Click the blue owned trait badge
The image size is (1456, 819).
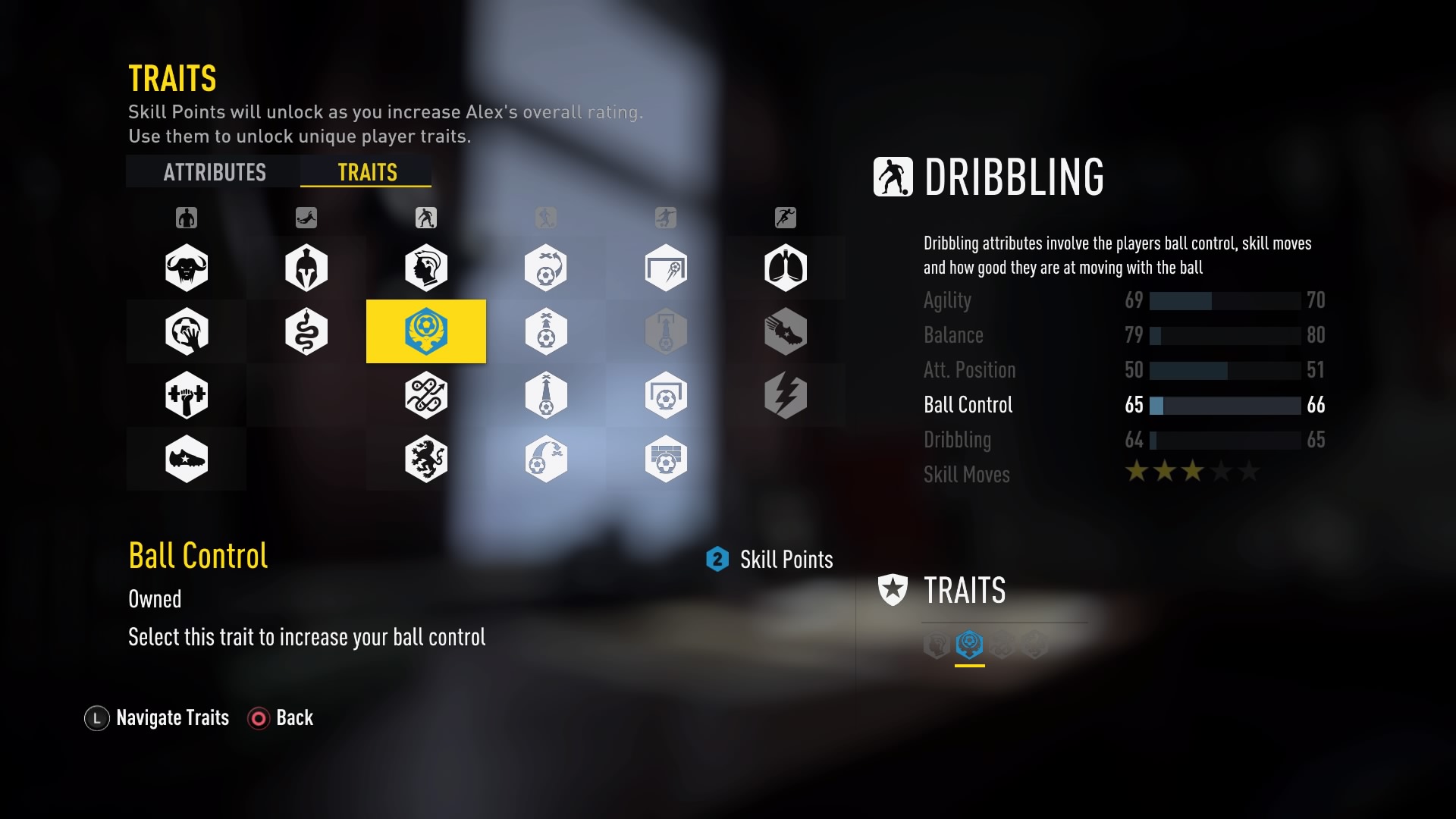coord(969,645)
